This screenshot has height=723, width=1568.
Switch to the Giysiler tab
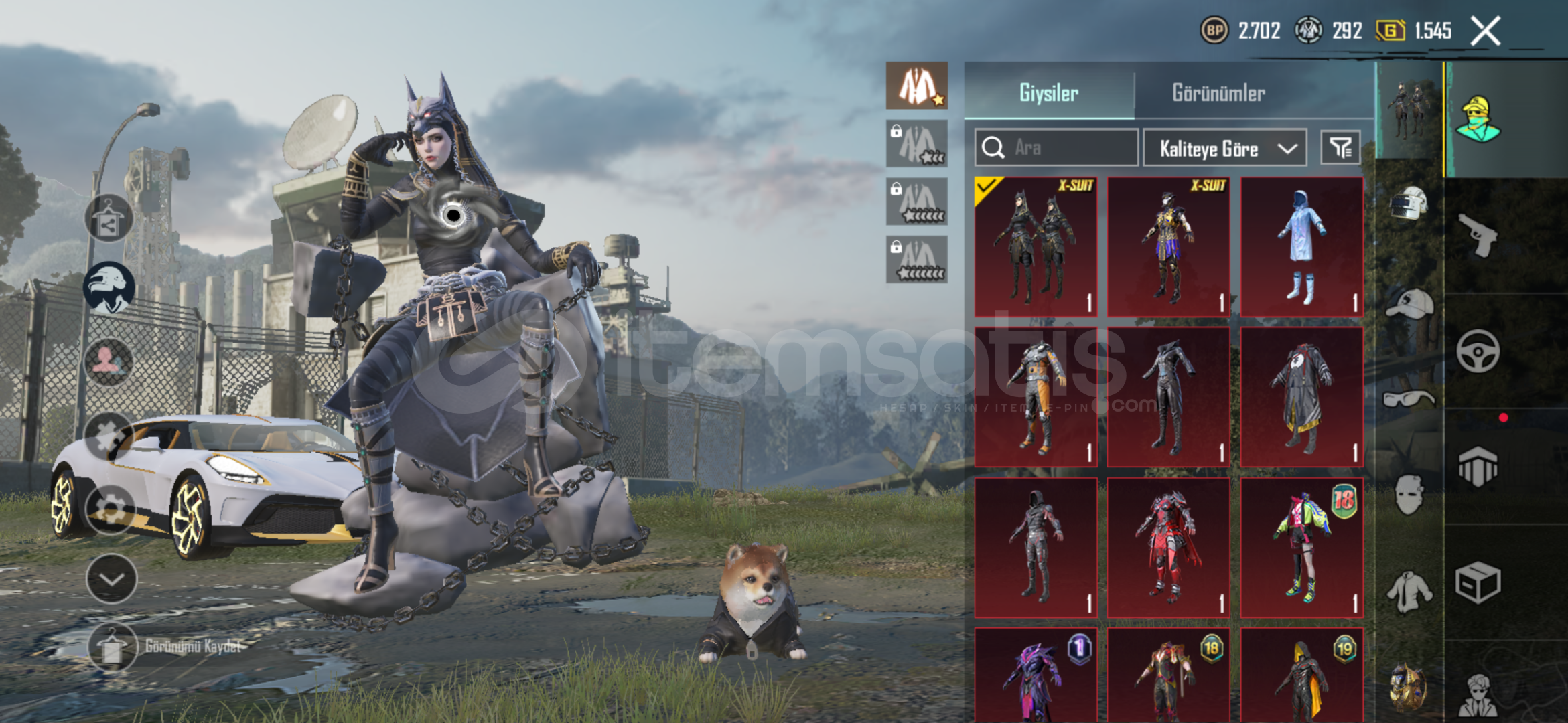pos(1048,92)
